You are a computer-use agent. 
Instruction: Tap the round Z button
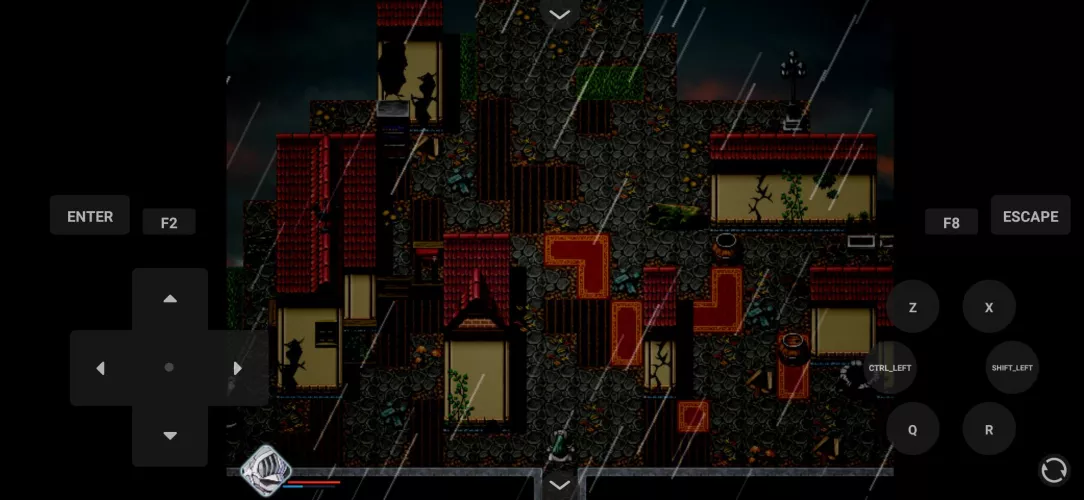912,307
